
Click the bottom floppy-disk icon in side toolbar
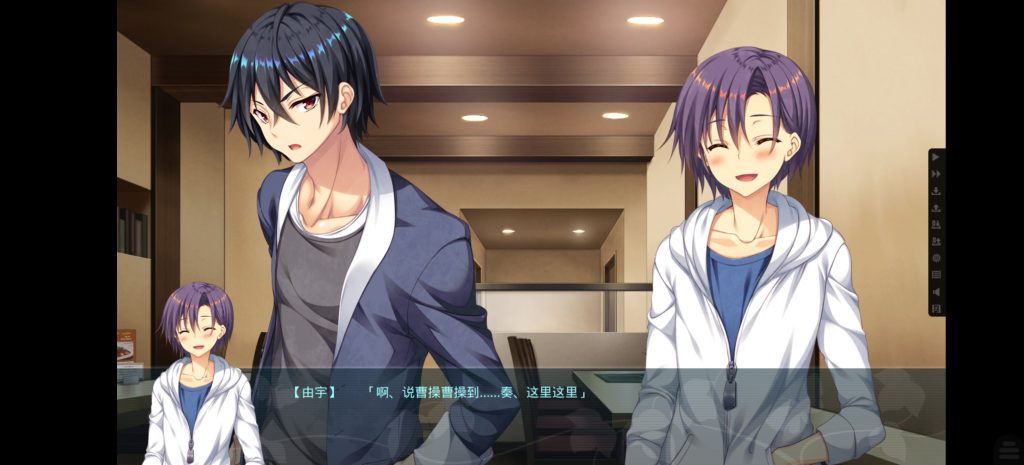click(936, 309)
